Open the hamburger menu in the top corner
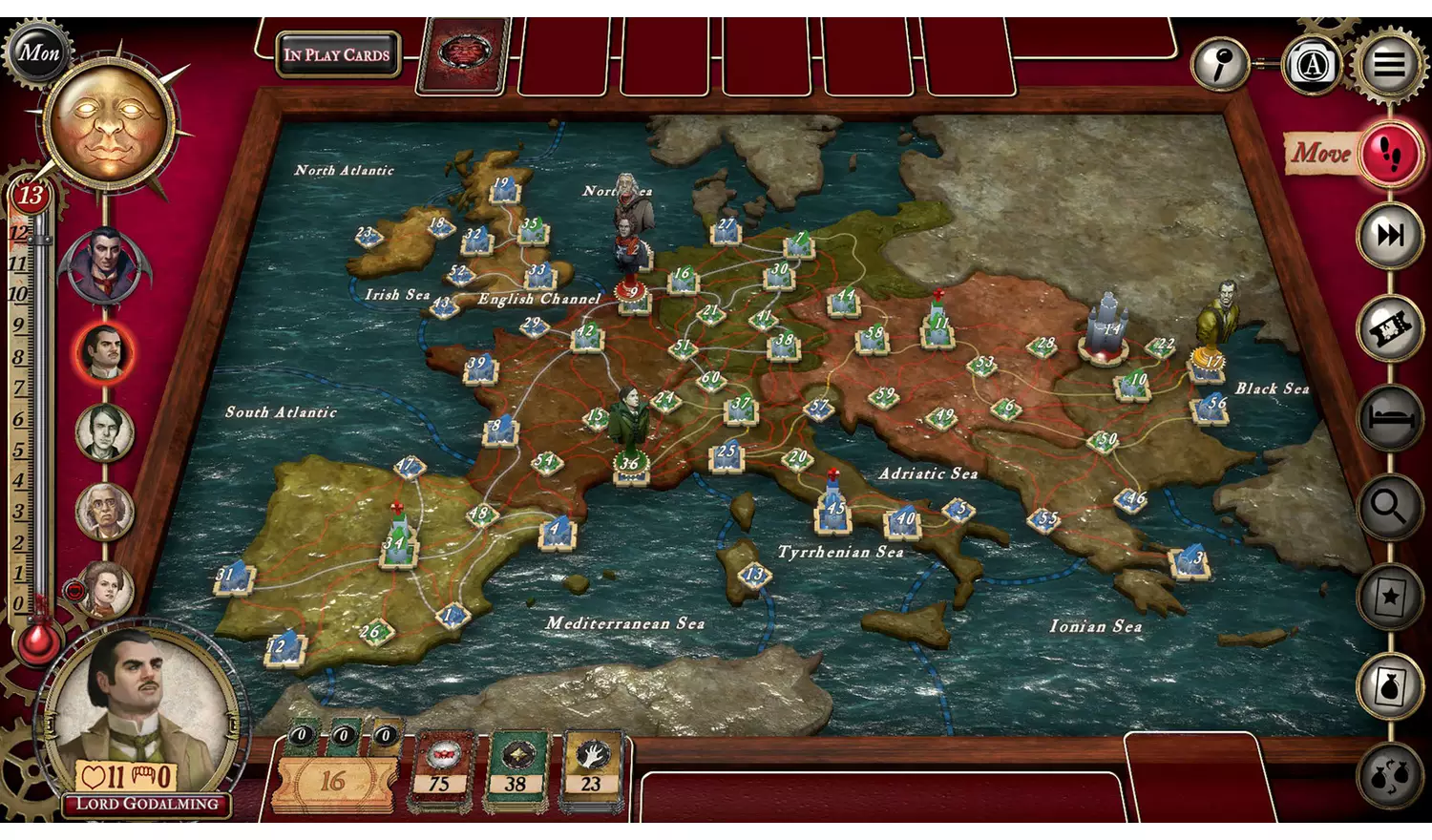 pyautogui.click(x=1390, y=64)
